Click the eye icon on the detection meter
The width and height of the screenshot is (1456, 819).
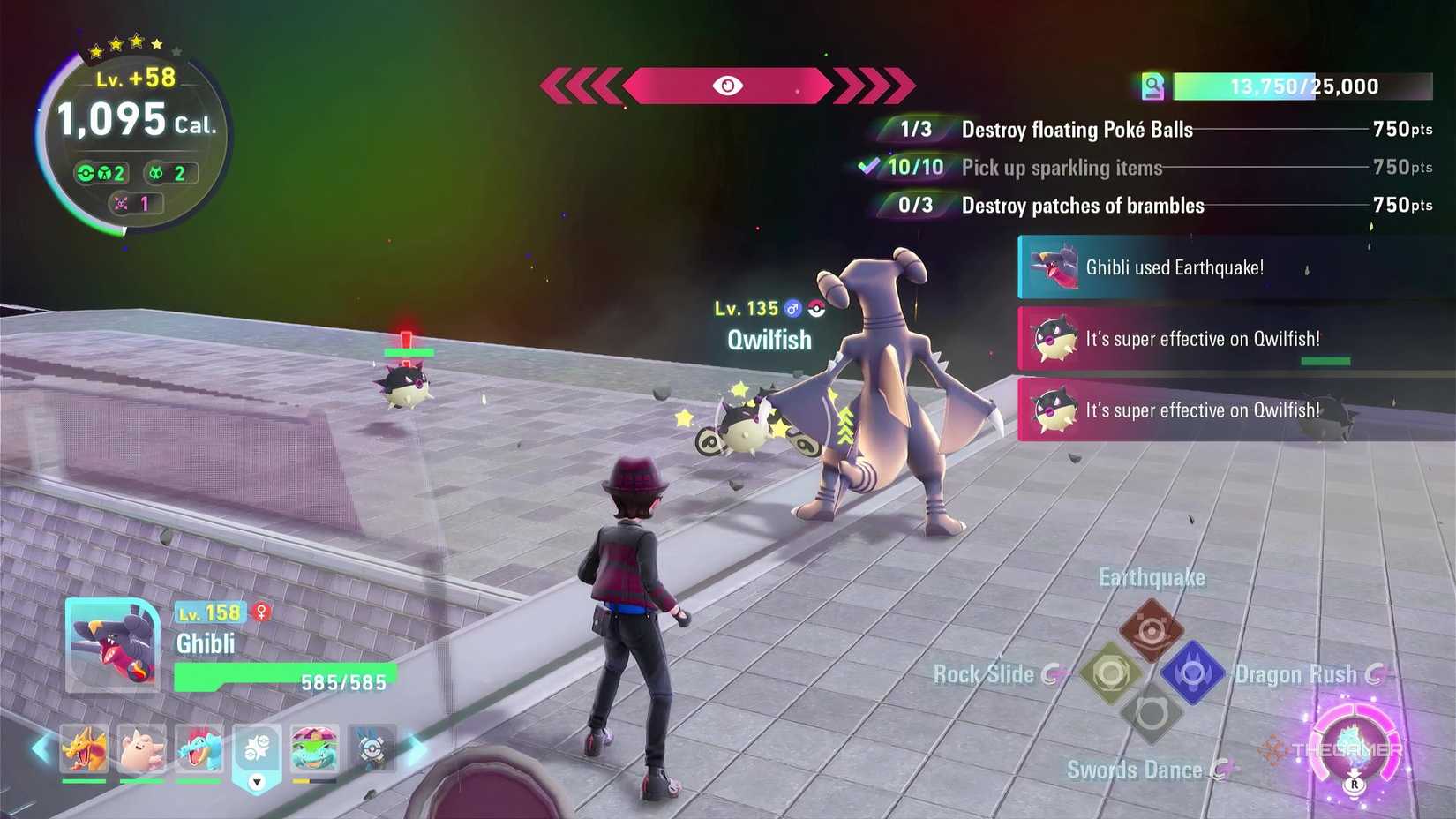pos(728,86)
